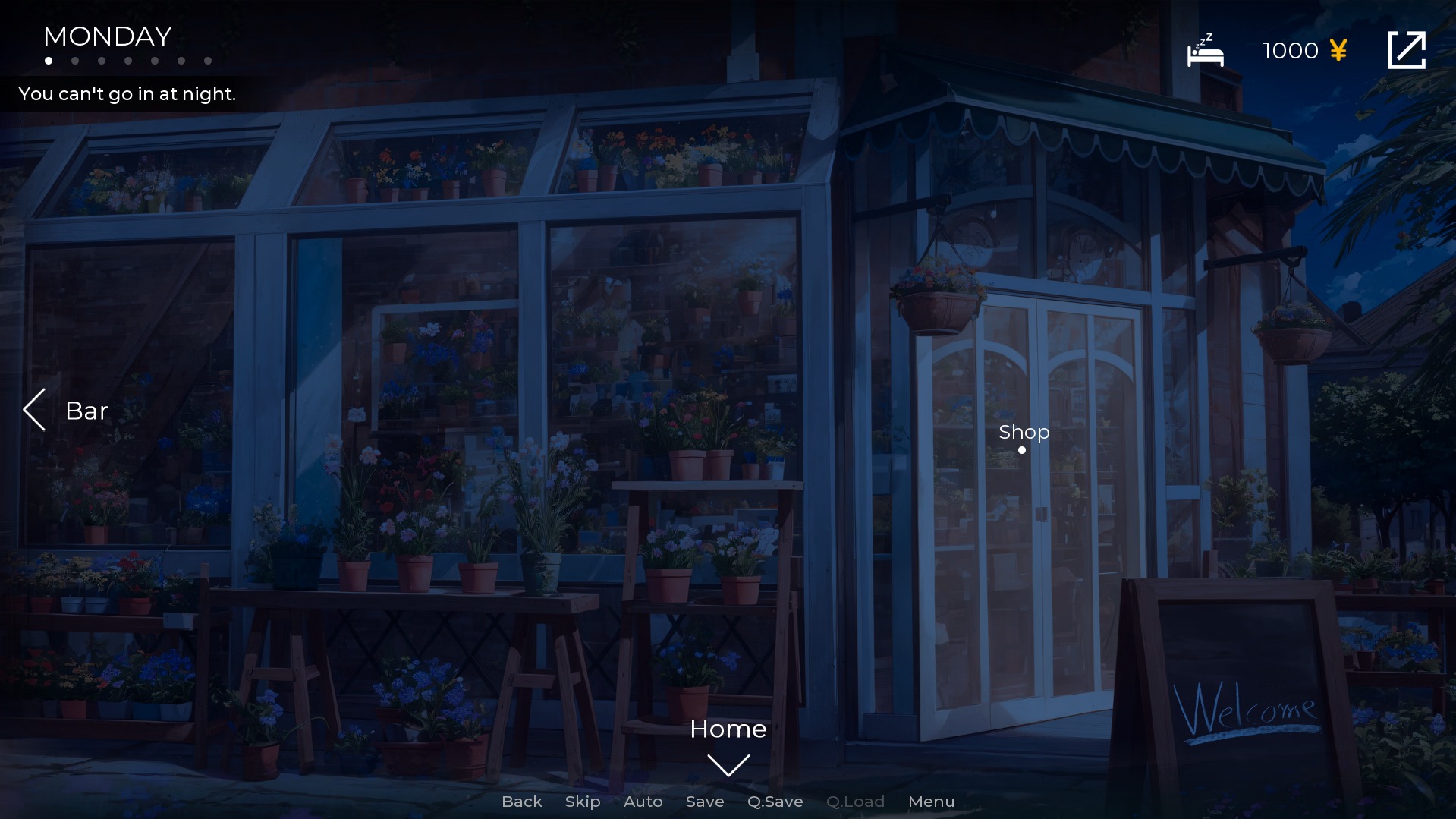Select Back in the quick menu
The height and width of the screenshot is (819, 1456).
pyautogui.click(x=521, y=802)
